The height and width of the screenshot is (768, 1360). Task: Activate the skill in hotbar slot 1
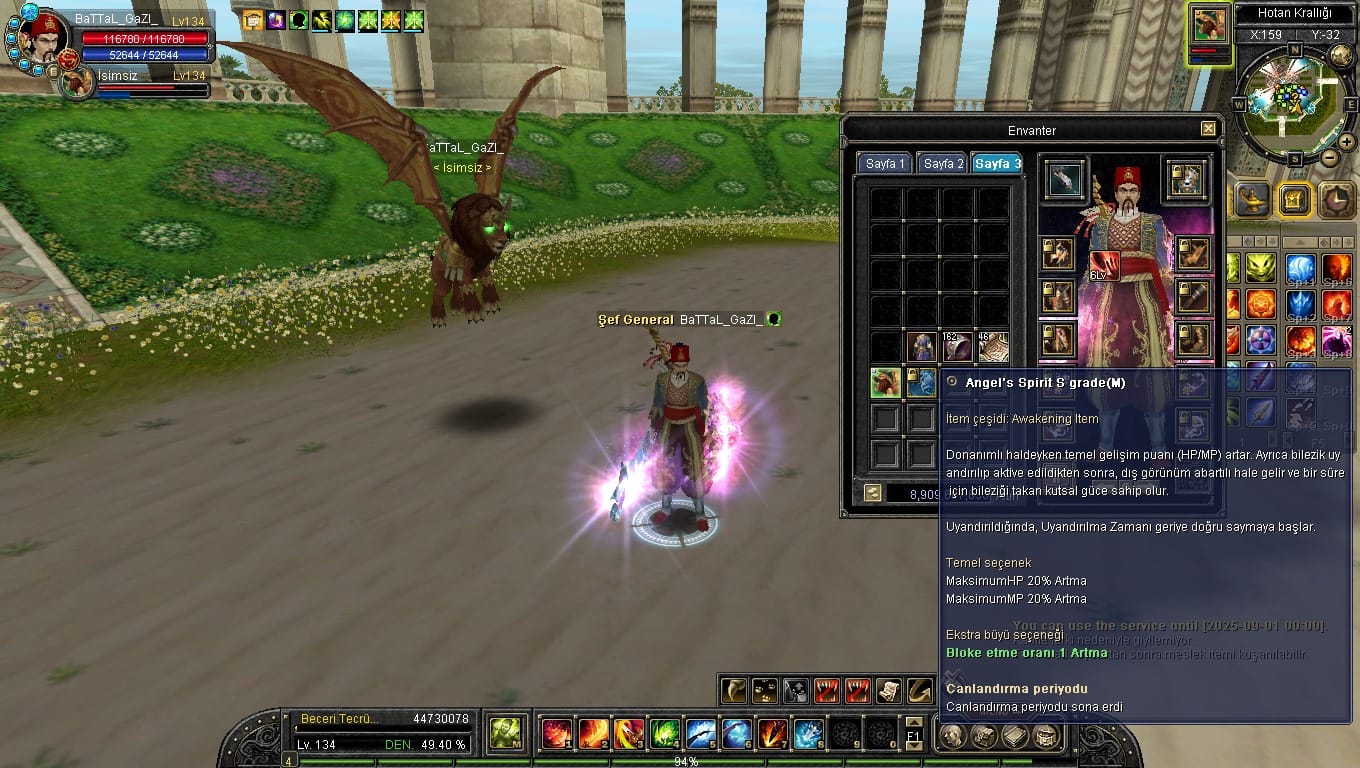point(556,734)
